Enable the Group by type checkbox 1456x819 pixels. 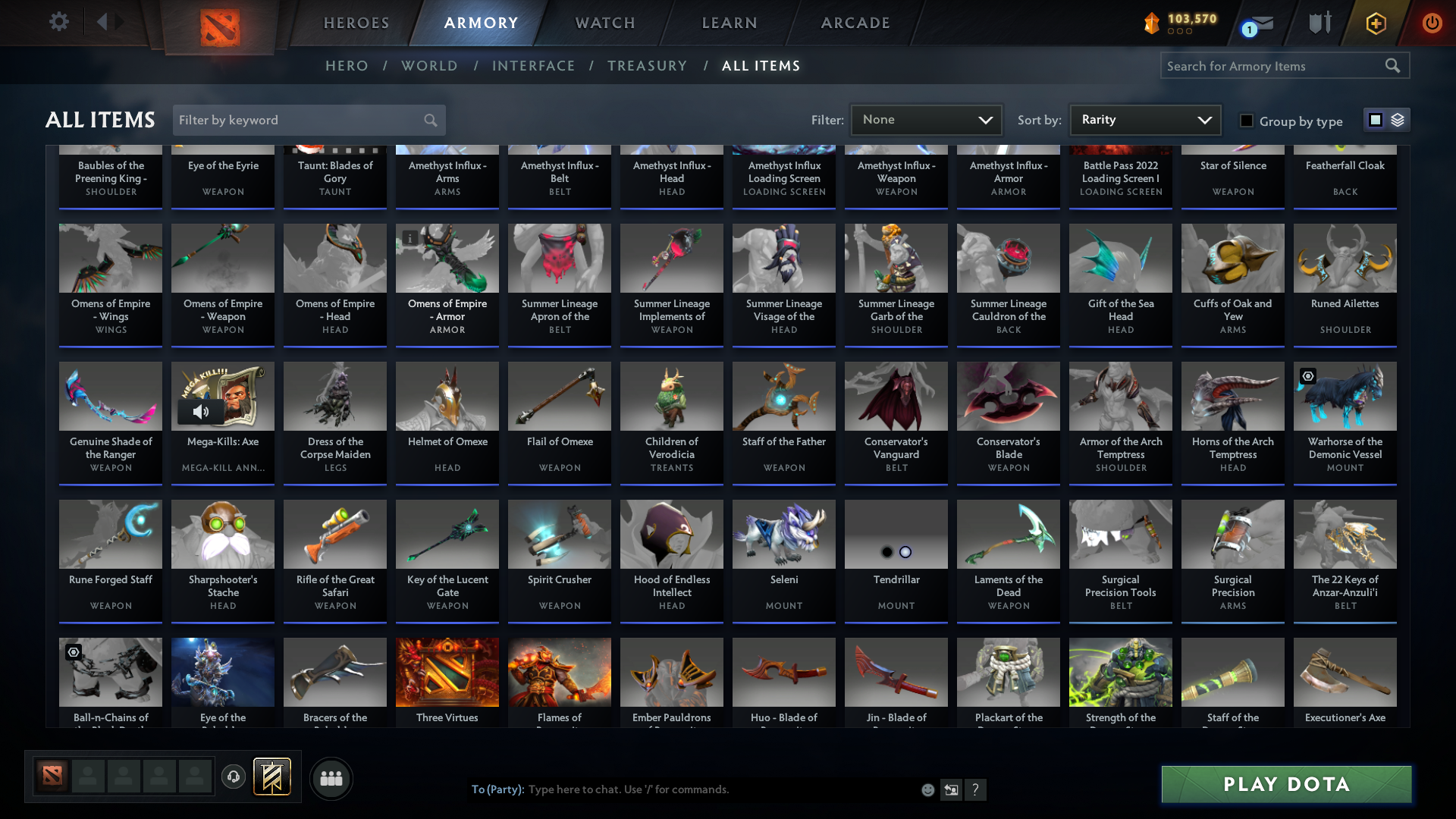coord(1247,120)
